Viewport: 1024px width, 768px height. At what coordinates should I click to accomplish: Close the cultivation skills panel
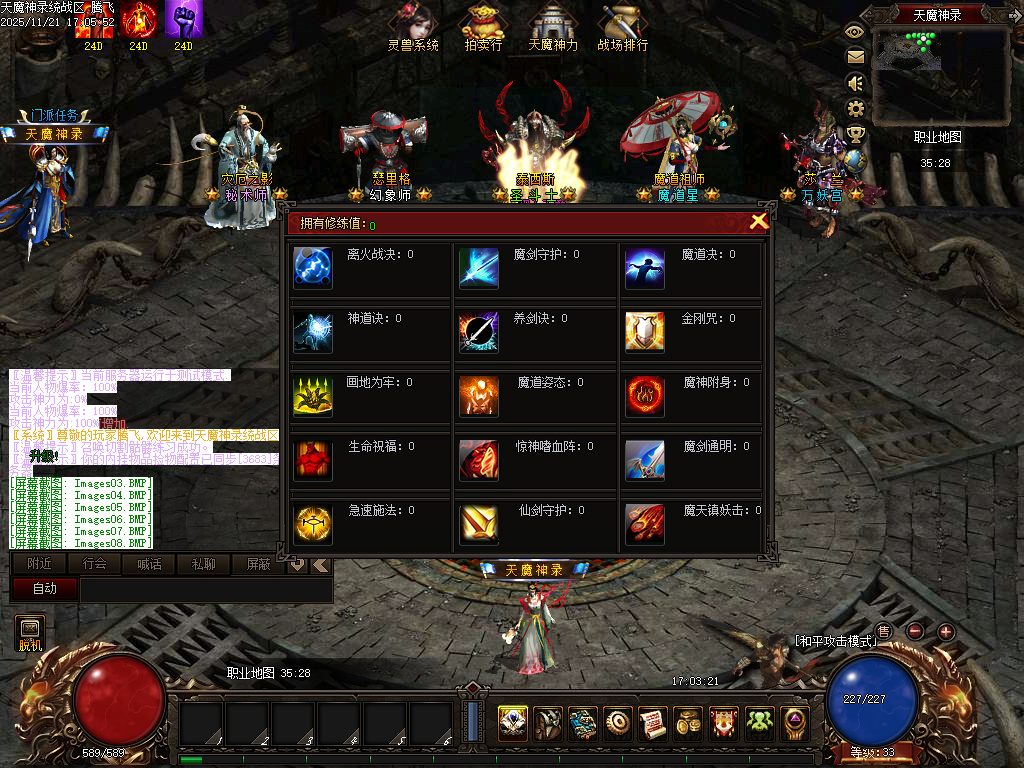click(759, 222)
